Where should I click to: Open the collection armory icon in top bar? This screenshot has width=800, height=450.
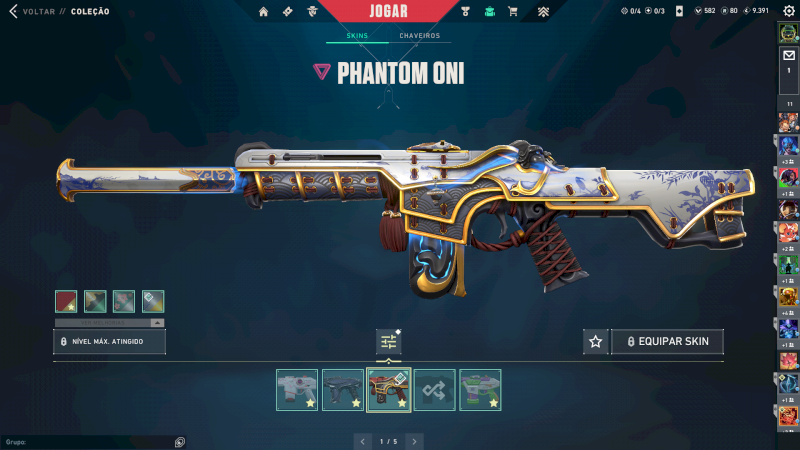(x=489, y=12)
